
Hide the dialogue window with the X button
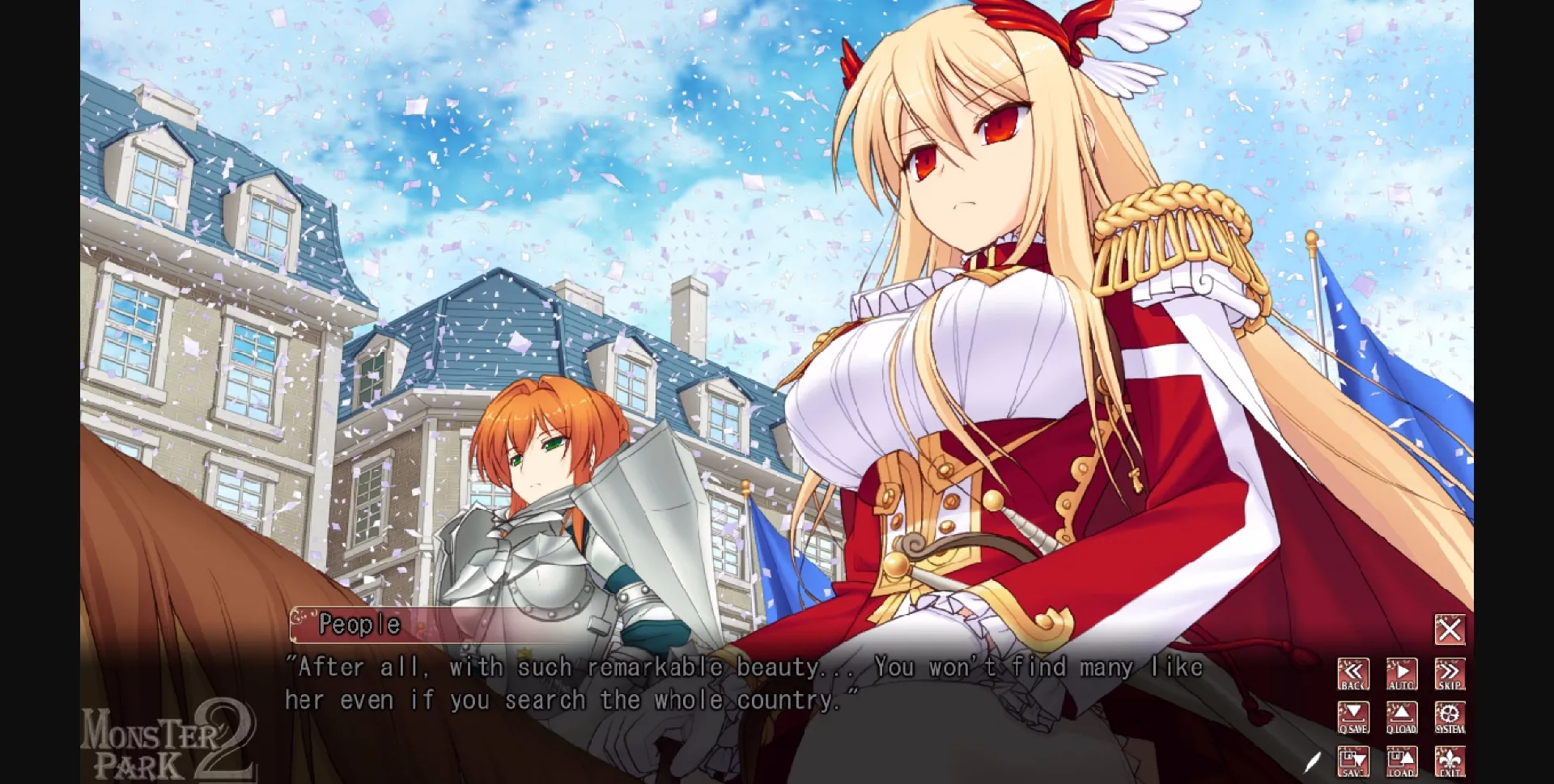[x=1450, y=628]
